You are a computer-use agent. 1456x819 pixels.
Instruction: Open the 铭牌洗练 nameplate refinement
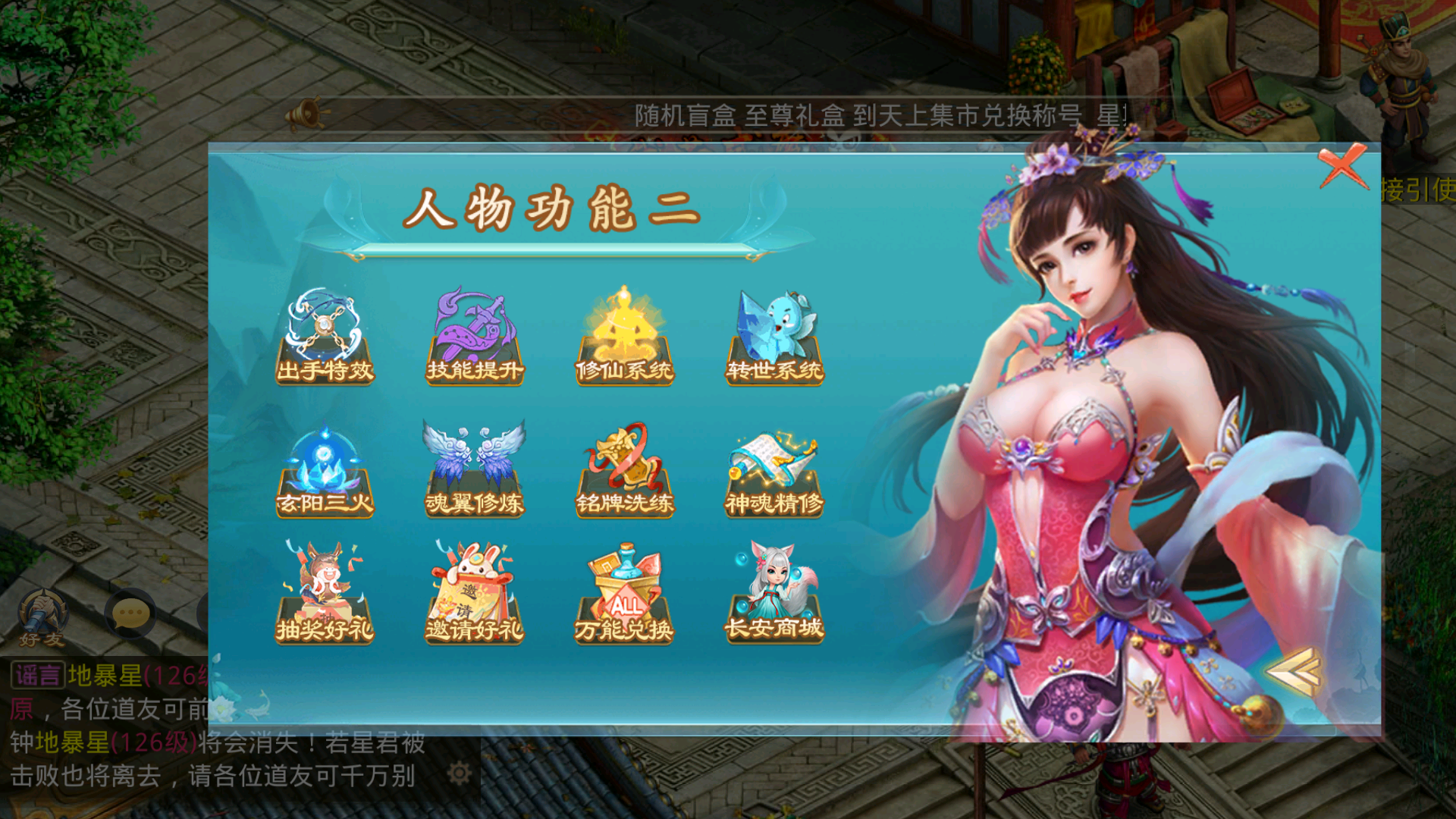625,466
